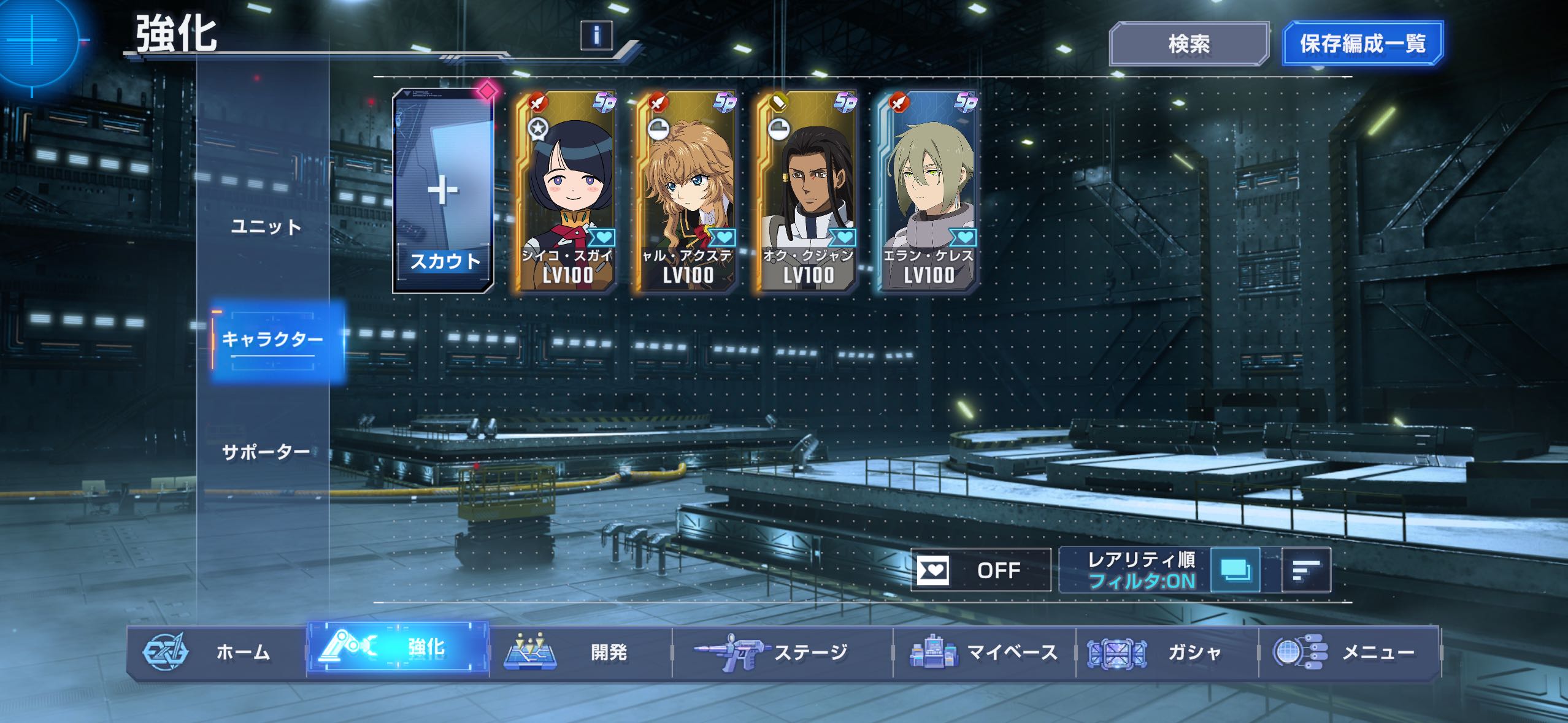This screenshot has width=1568, height=723.
Task: Show info via the 'i' icon
Action: [596, 35]
